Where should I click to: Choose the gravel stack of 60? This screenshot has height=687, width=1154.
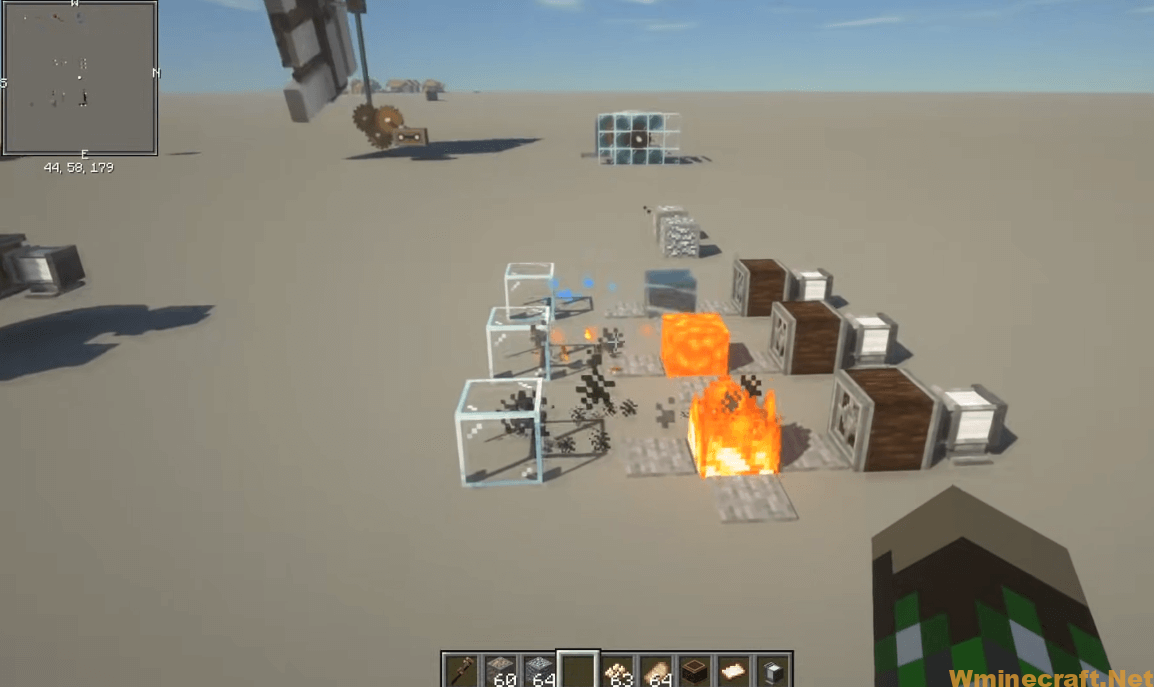tap(501, 670)
